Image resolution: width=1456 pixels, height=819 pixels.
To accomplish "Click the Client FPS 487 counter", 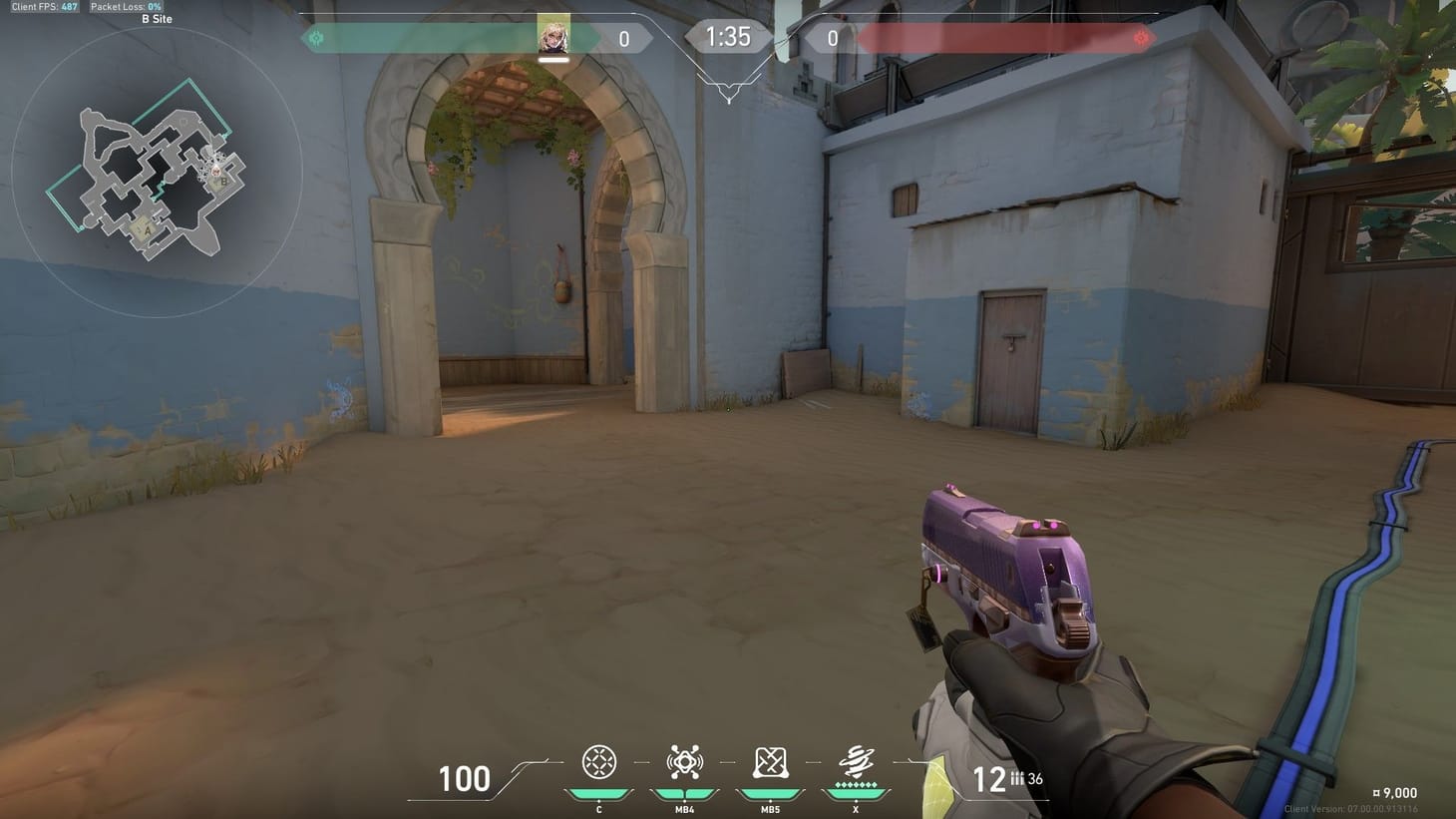I will [43, 5].
